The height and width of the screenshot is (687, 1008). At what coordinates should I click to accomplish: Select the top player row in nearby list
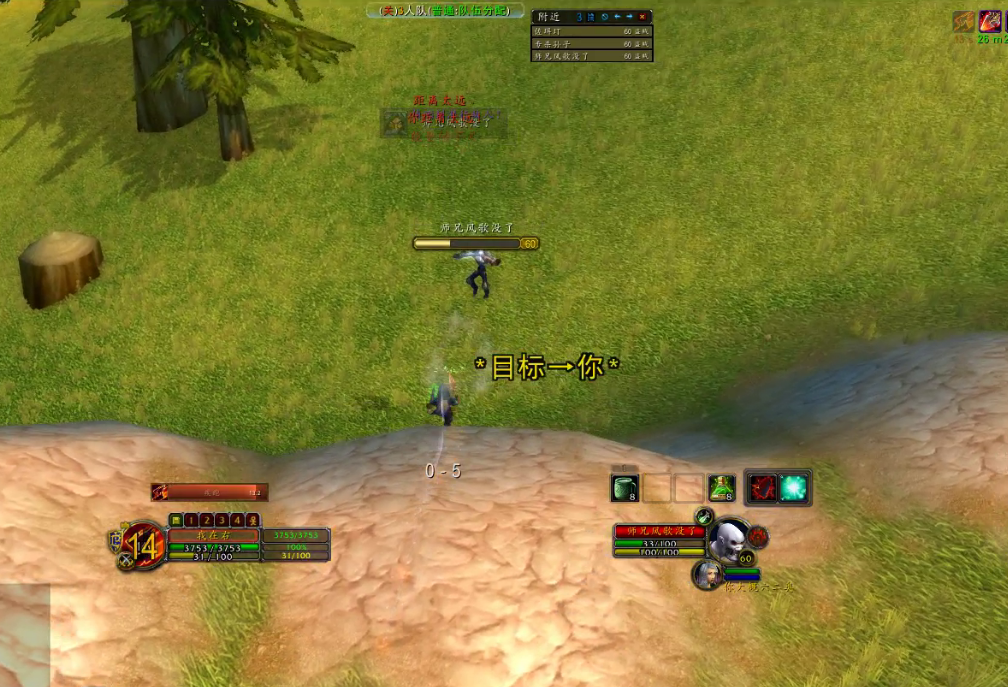pos(591,31)
